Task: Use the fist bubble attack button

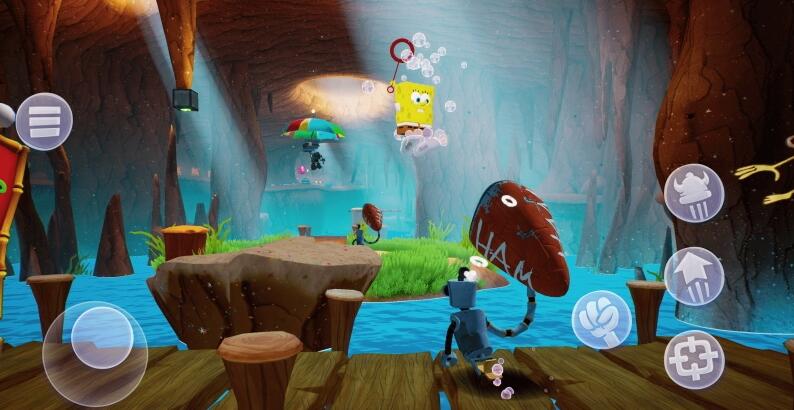Action: [601, 319]
